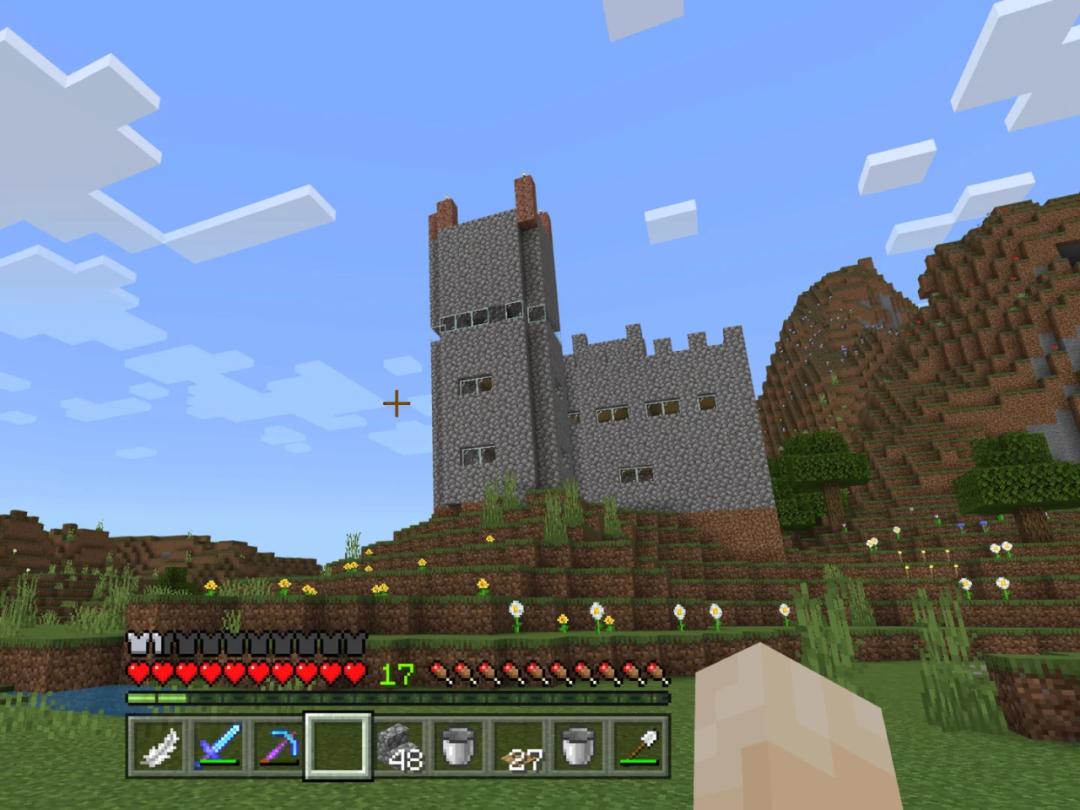Select the feather hotbar slot
Image resolution: width=1080 pixels, height=810 pixels.
coord(158,747)
